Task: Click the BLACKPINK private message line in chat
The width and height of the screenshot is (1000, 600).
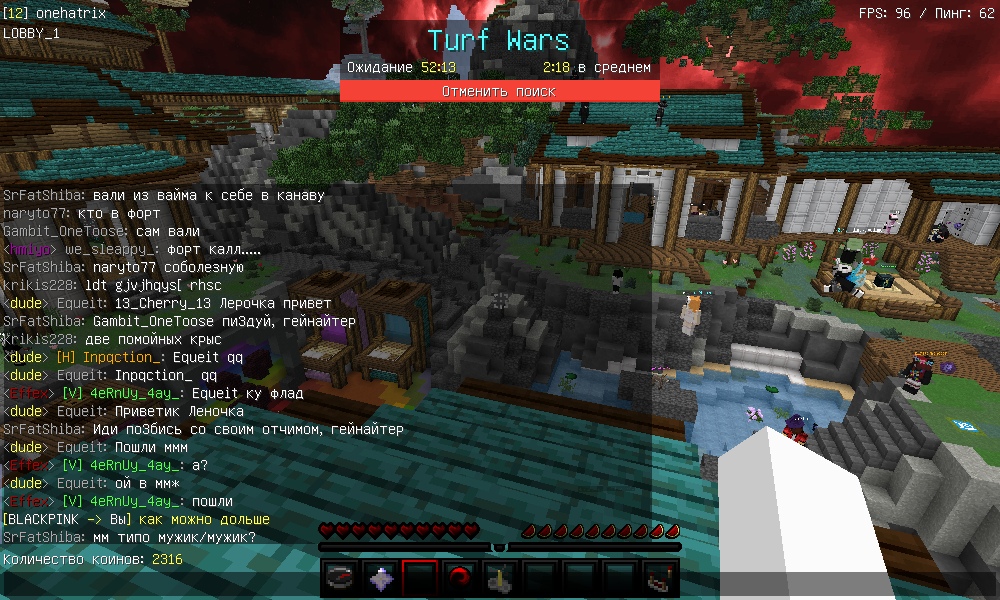Action: click(x=136, y=519)
